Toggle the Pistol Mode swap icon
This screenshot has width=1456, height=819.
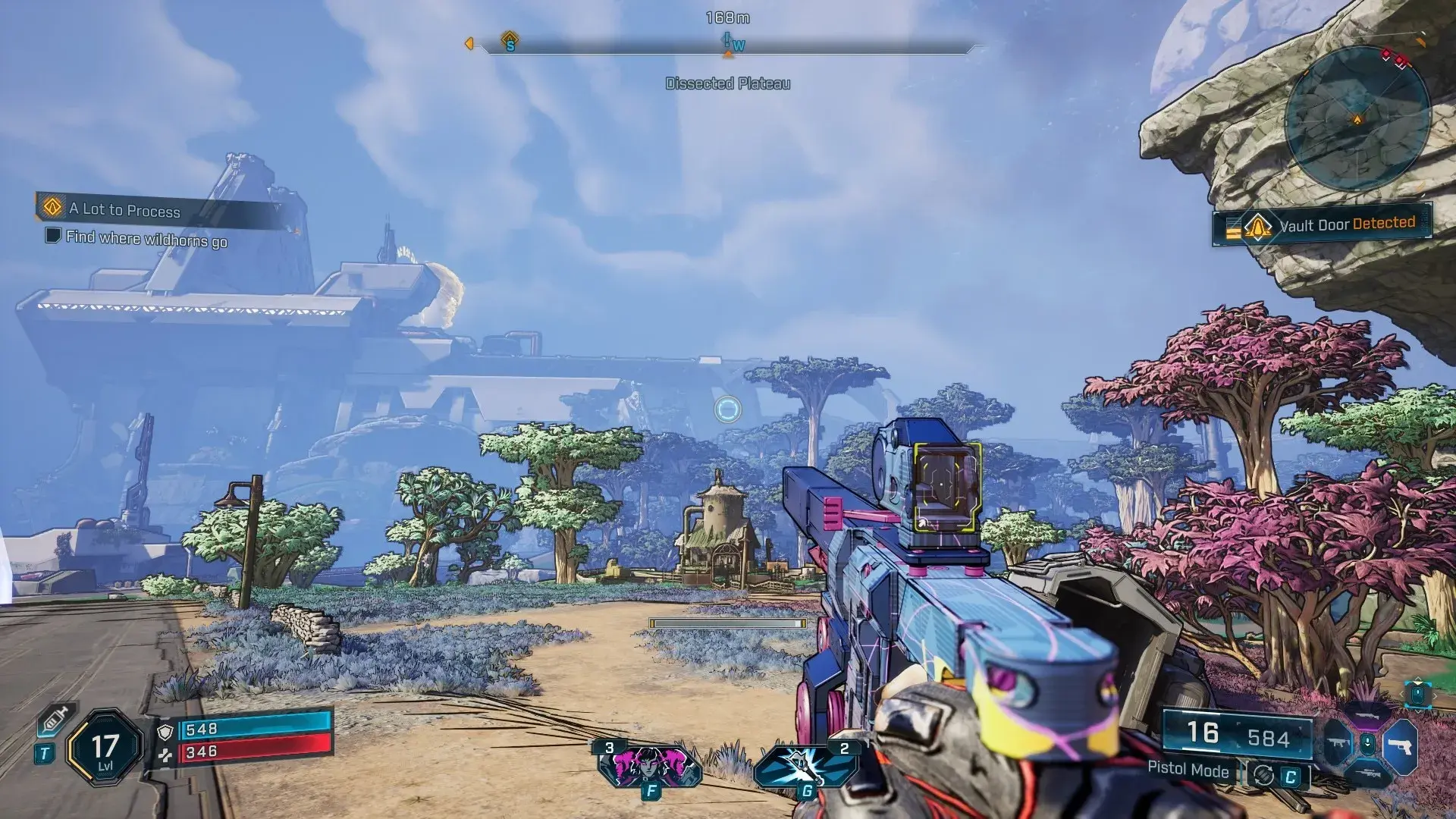click(1263, 775)
